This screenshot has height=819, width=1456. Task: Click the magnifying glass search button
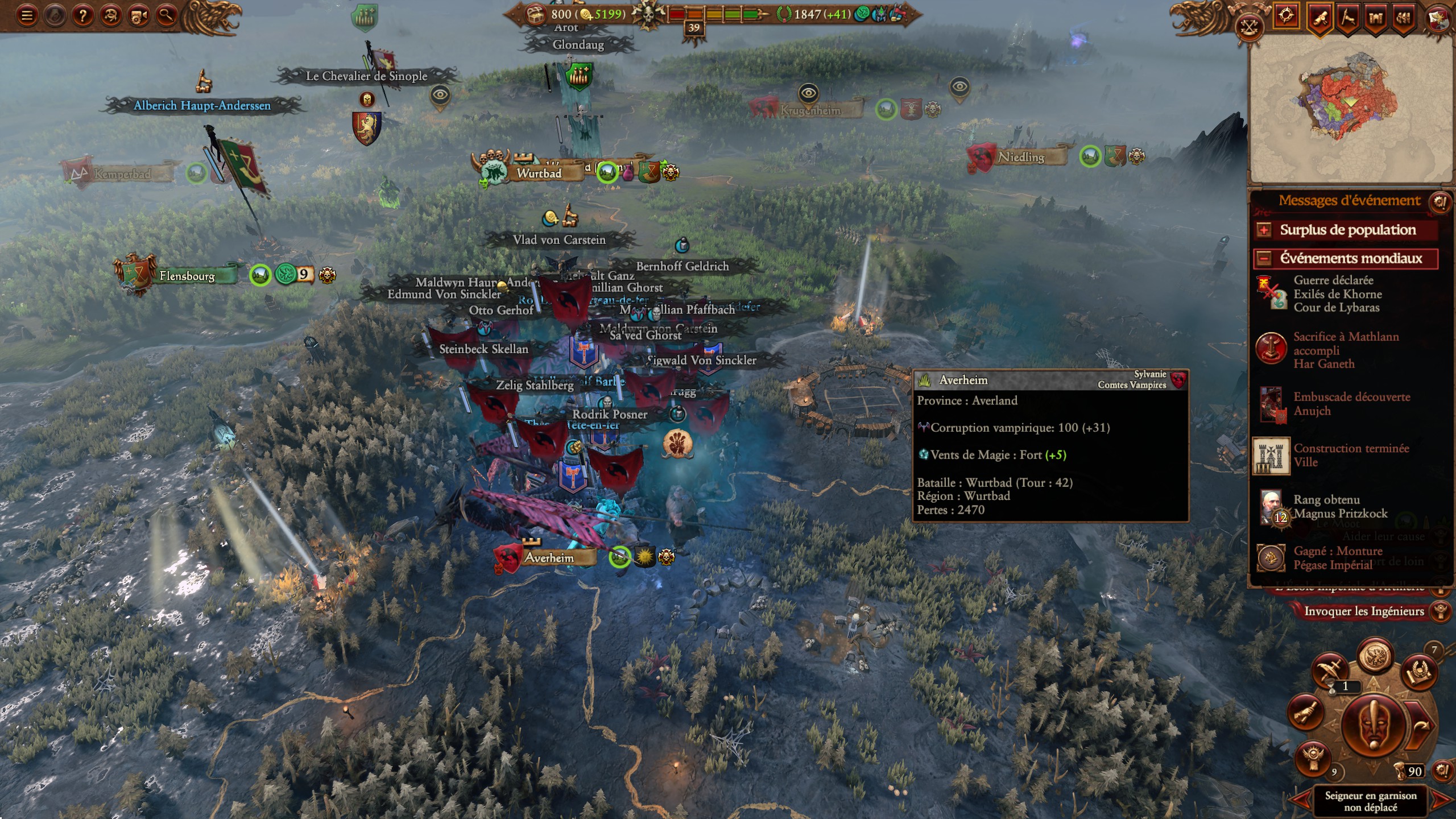166,15
